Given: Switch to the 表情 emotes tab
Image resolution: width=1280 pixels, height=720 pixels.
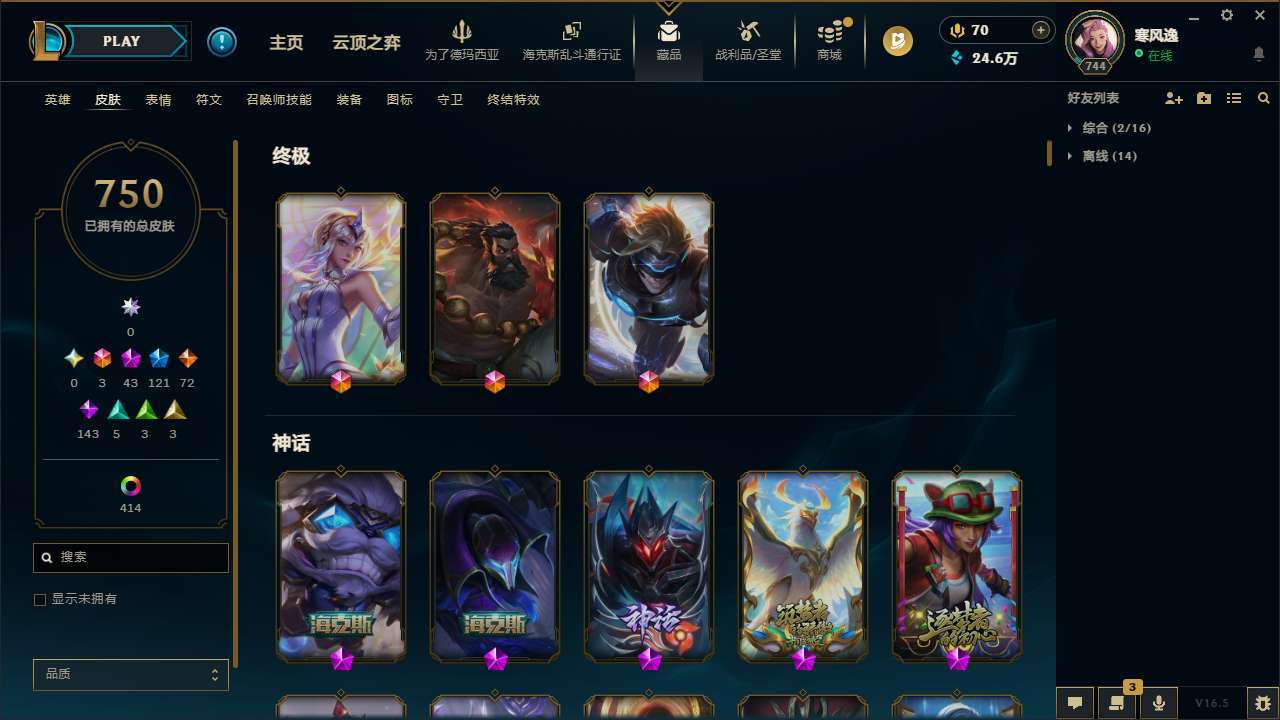Looking at the screenshot, I should 157,100.
